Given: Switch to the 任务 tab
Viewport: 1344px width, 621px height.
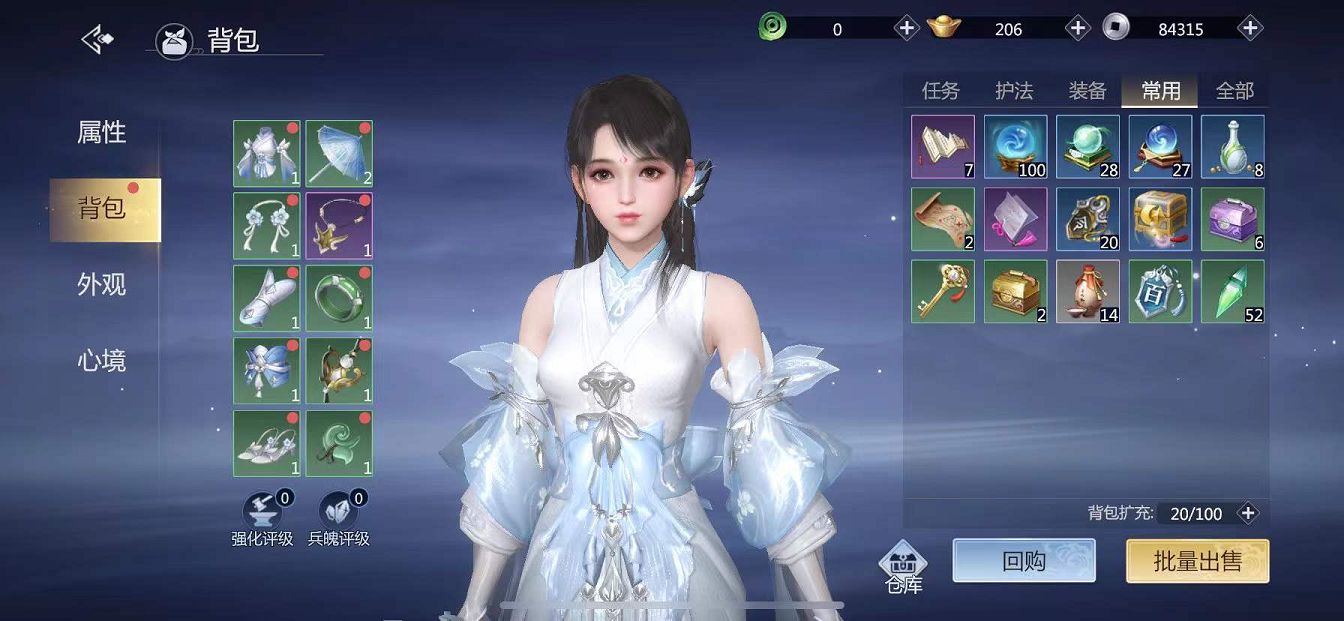Looking at the screenshot, I should pyautogui.click(x=940, y=91).
